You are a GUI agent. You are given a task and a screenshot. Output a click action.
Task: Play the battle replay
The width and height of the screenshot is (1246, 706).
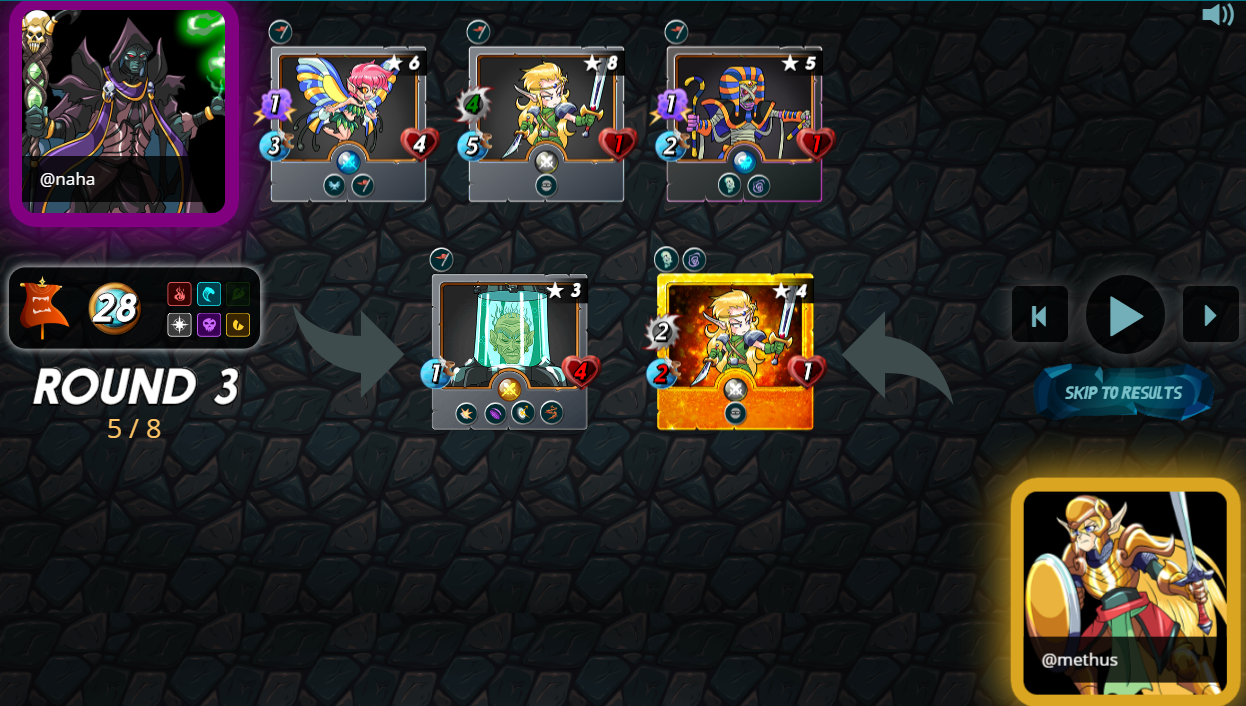(x=1125, y=315)
